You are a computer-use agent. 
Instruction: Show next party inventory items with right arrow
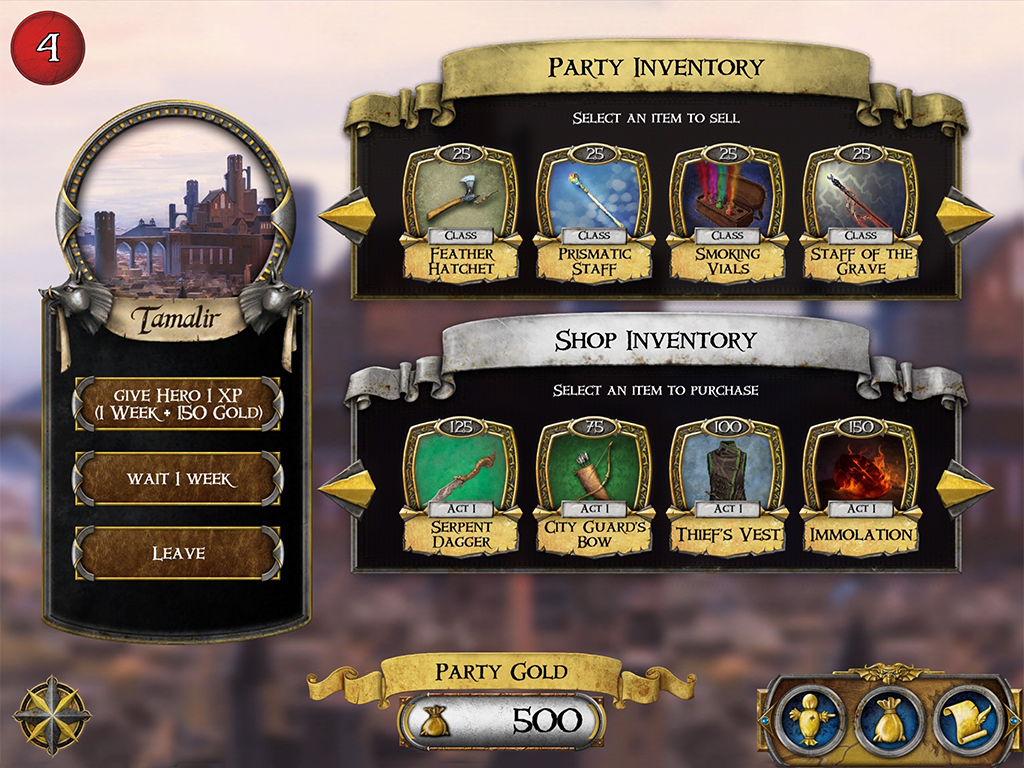pyautogui.click(x=964, y=214)
